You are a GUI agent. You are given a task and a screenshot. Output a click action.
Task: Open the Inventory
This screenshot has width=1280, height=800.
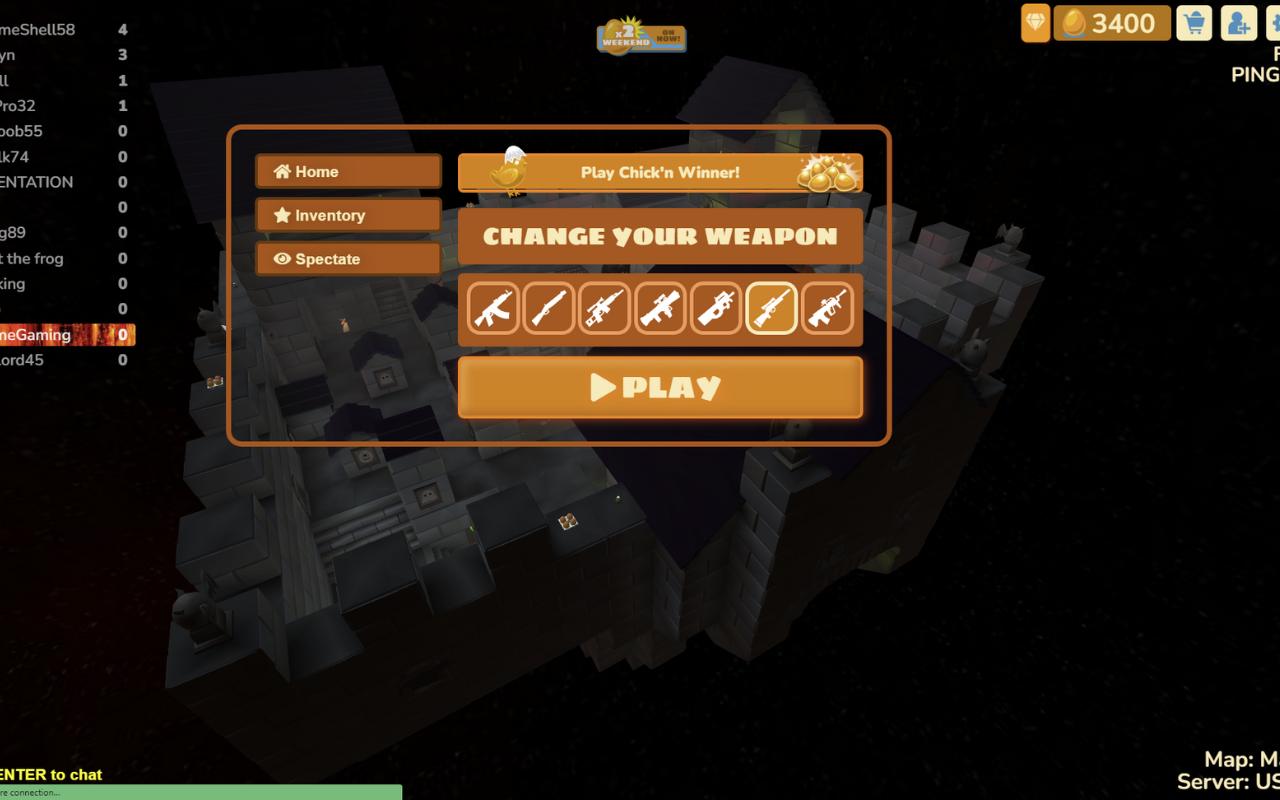pyautogui.click(x=348, y=215)
